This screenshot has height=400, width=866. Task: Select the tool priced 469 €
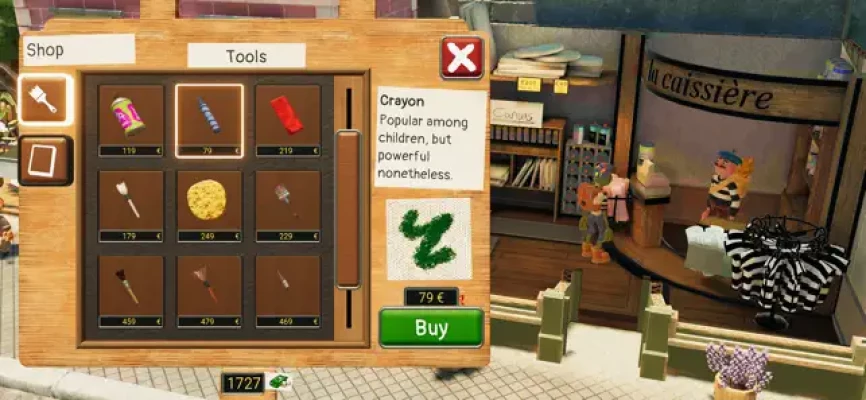pyautogui.click(x=287, y=290)
